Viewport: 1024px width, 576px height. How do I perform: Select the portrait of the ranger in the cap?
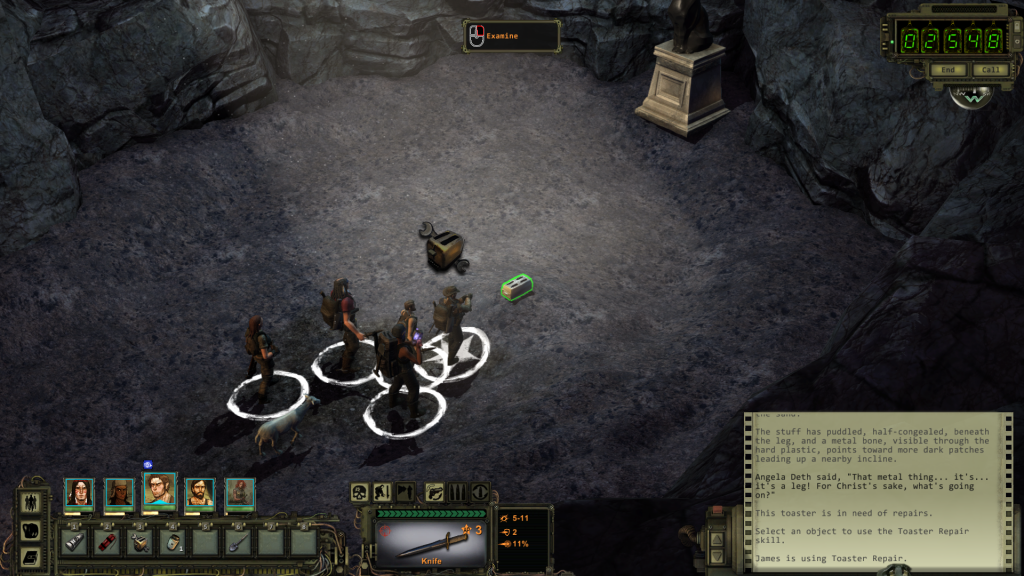pos(120,492)
